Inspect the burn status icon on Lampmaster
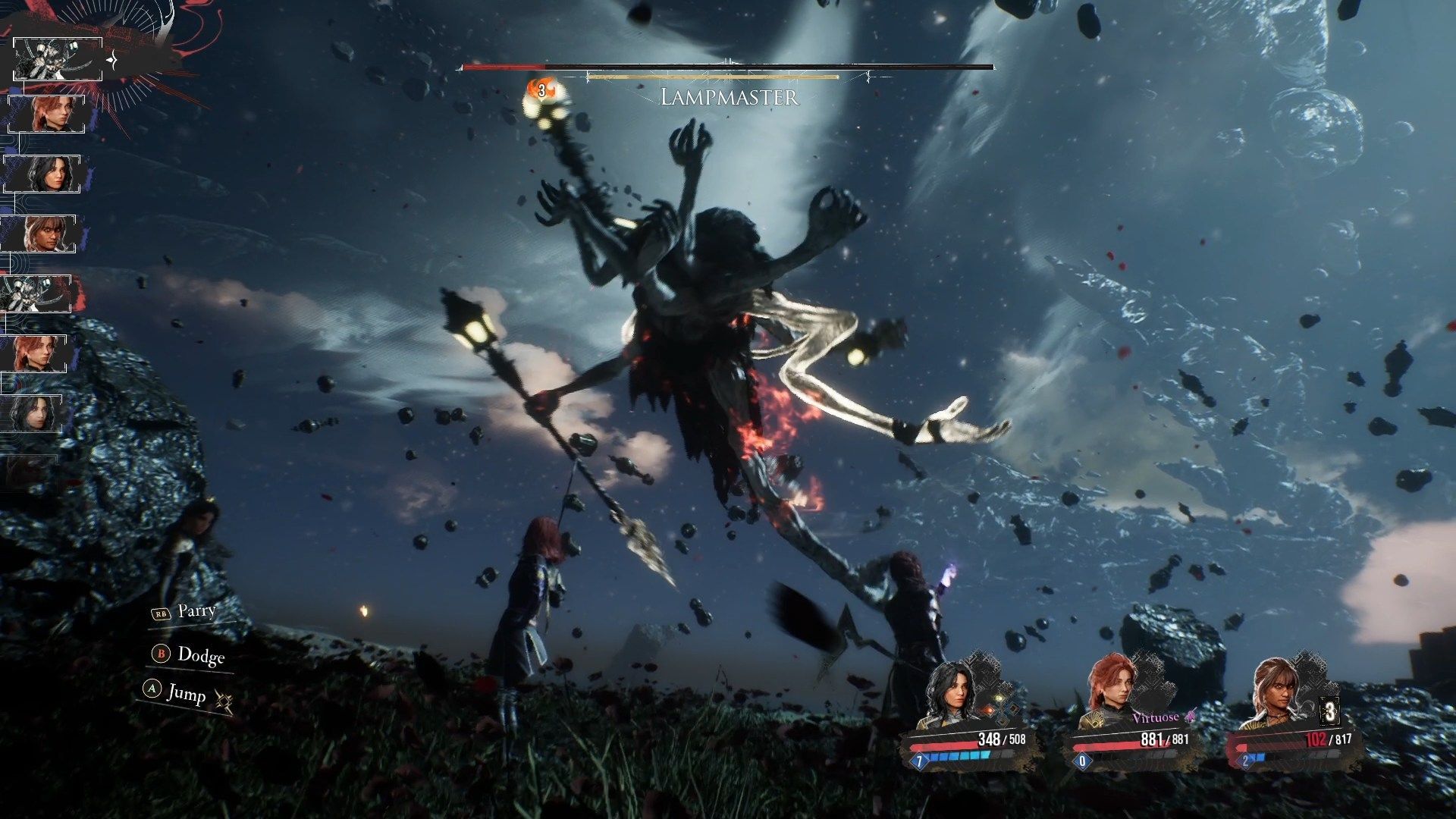Image resolution: width=1456 pixels, height=819 pixels. click(541, 89)
